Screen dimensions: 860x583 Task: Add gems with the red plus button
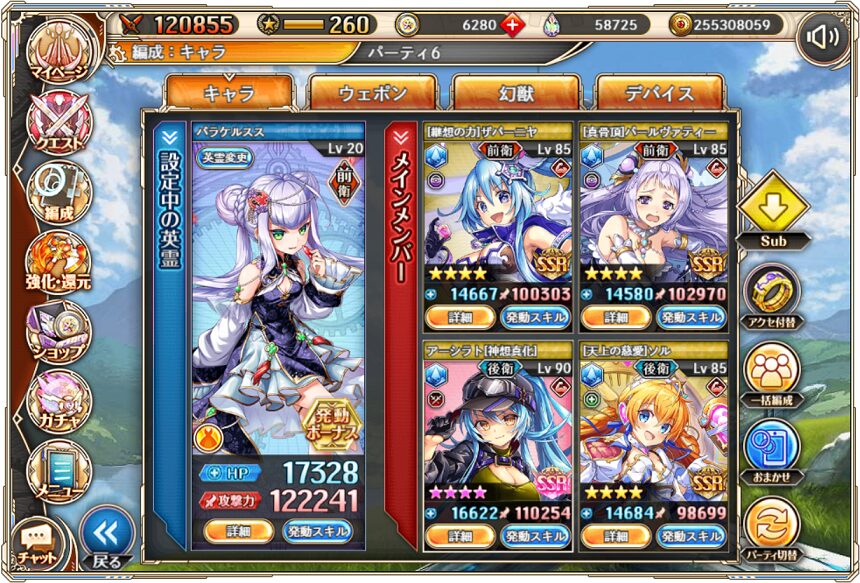tap(512, 24)
